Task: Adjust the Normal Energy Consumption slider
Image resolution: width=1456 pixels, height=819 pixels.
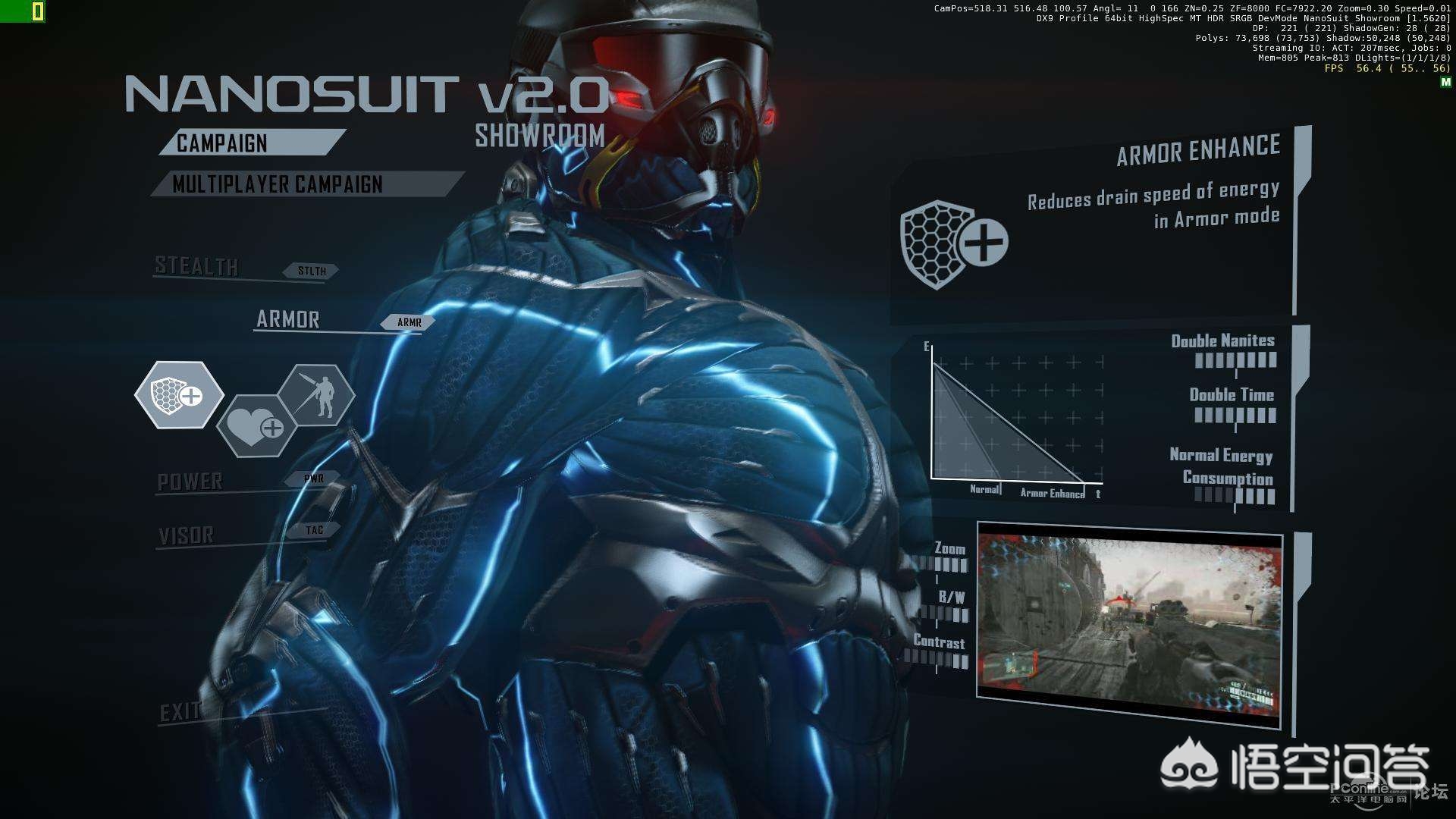Action: [1235, 497]
